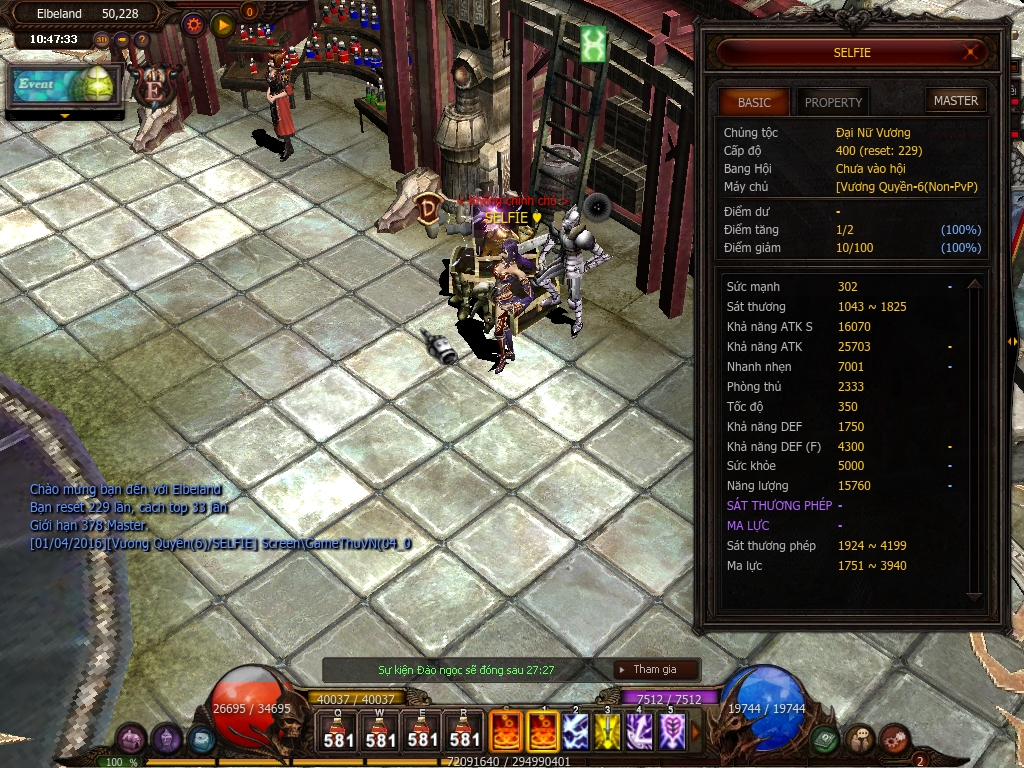Open the orange gear settings icon
The width and height of the screenshot is (1024, 768).
click(193, 24)
